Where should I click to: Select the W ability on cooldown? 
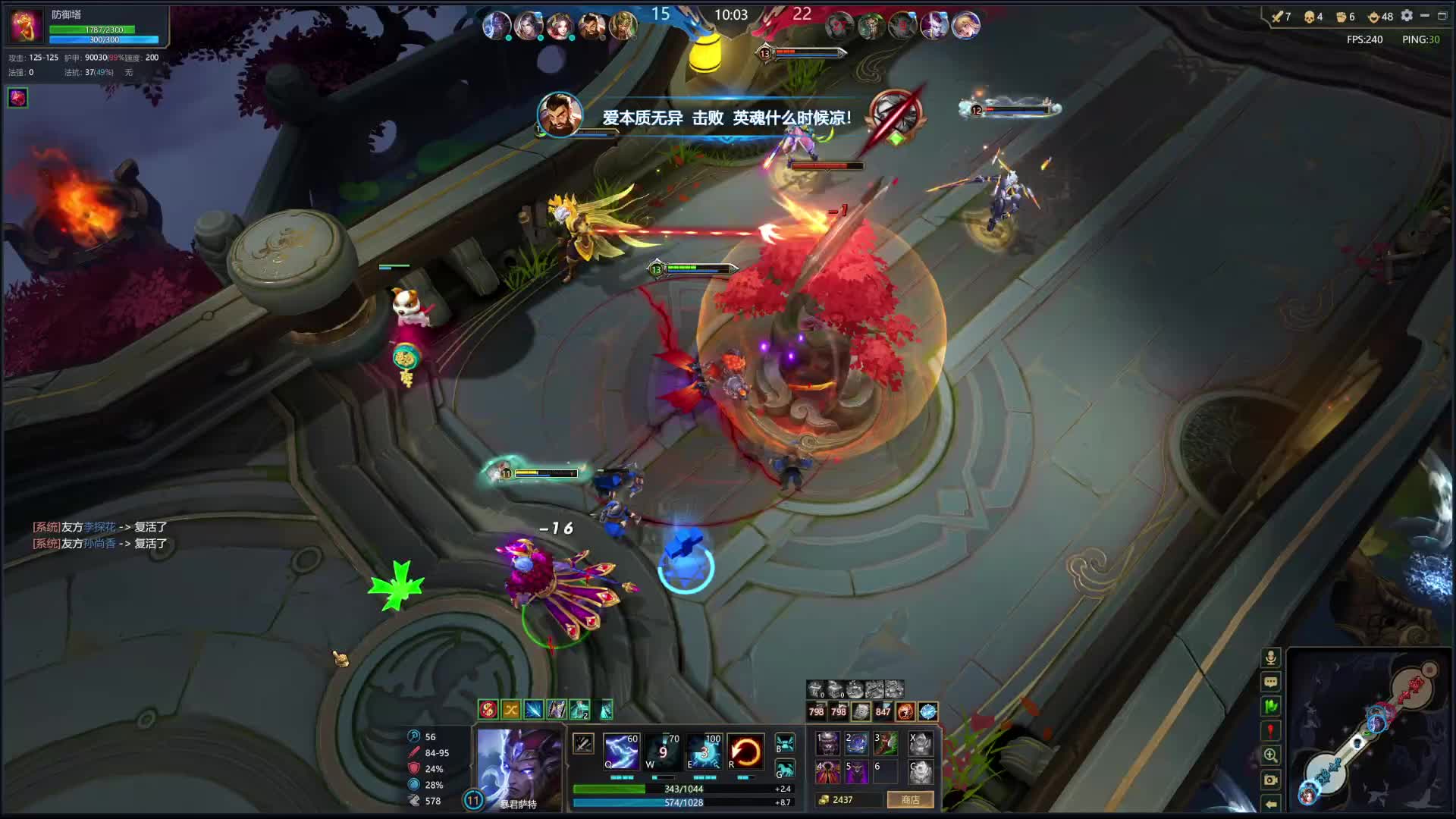[662, 751]
